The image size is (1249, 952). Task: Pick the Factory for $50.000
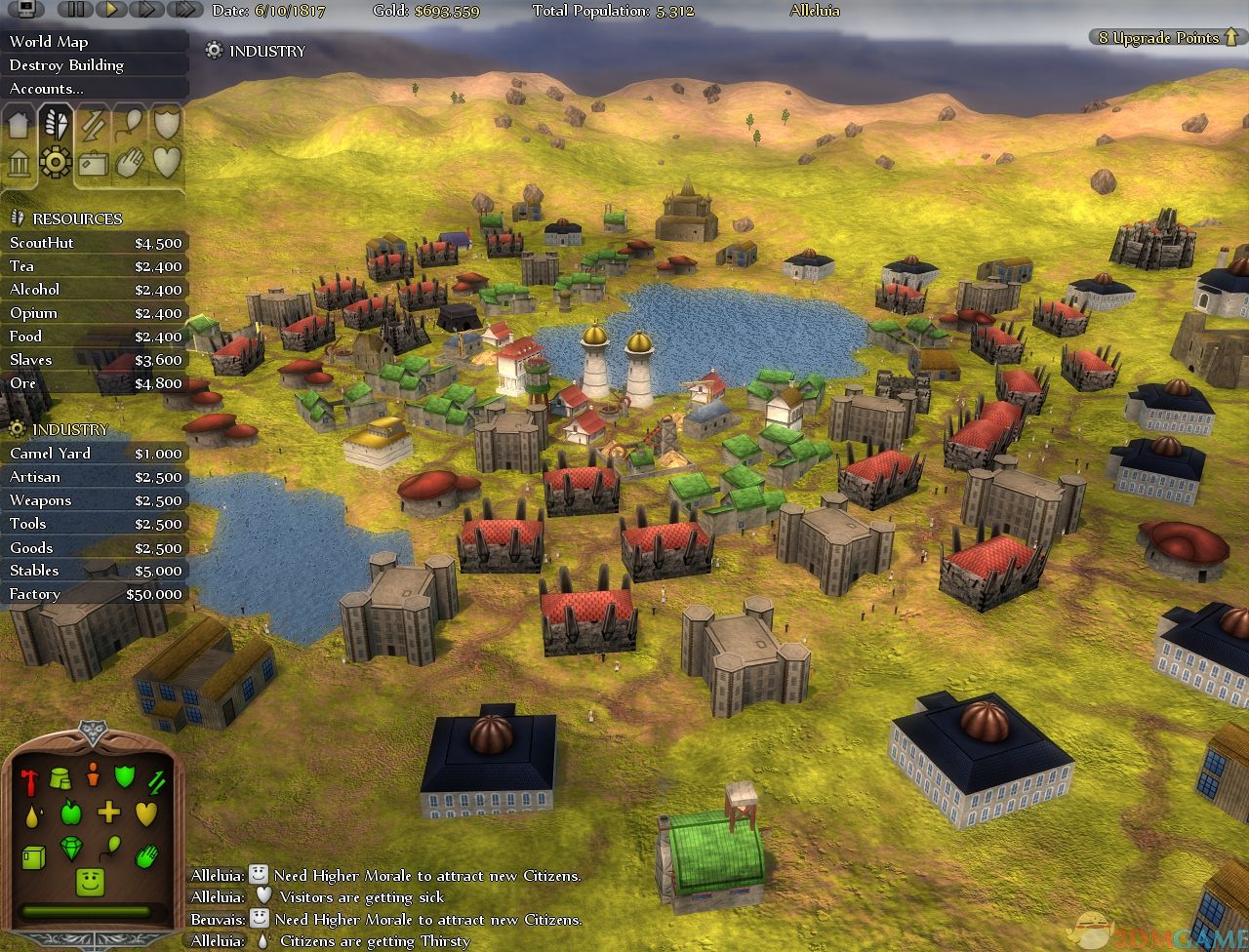click(x=95, y=594)
